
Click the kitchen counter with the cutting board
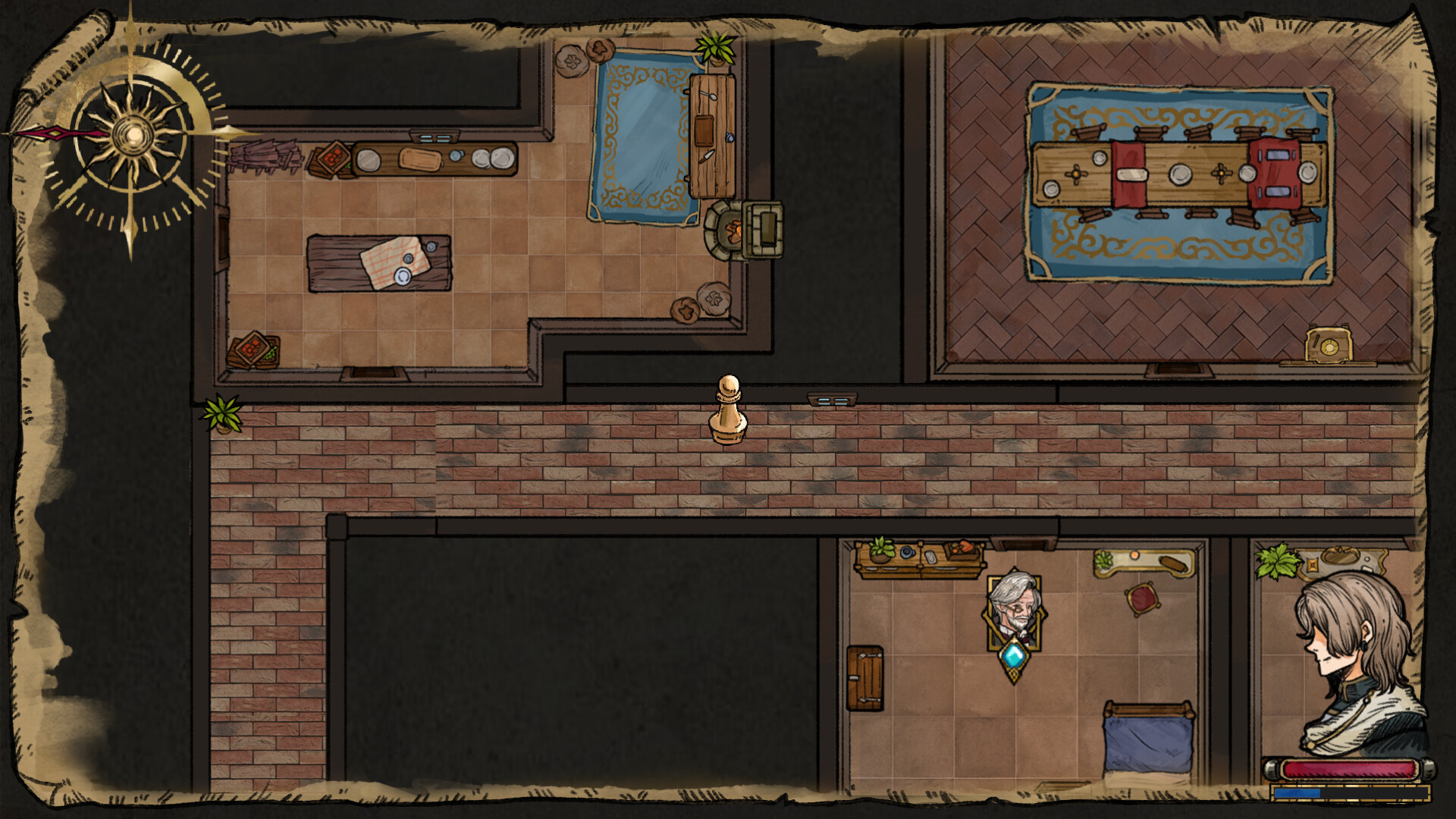[421, 159]
